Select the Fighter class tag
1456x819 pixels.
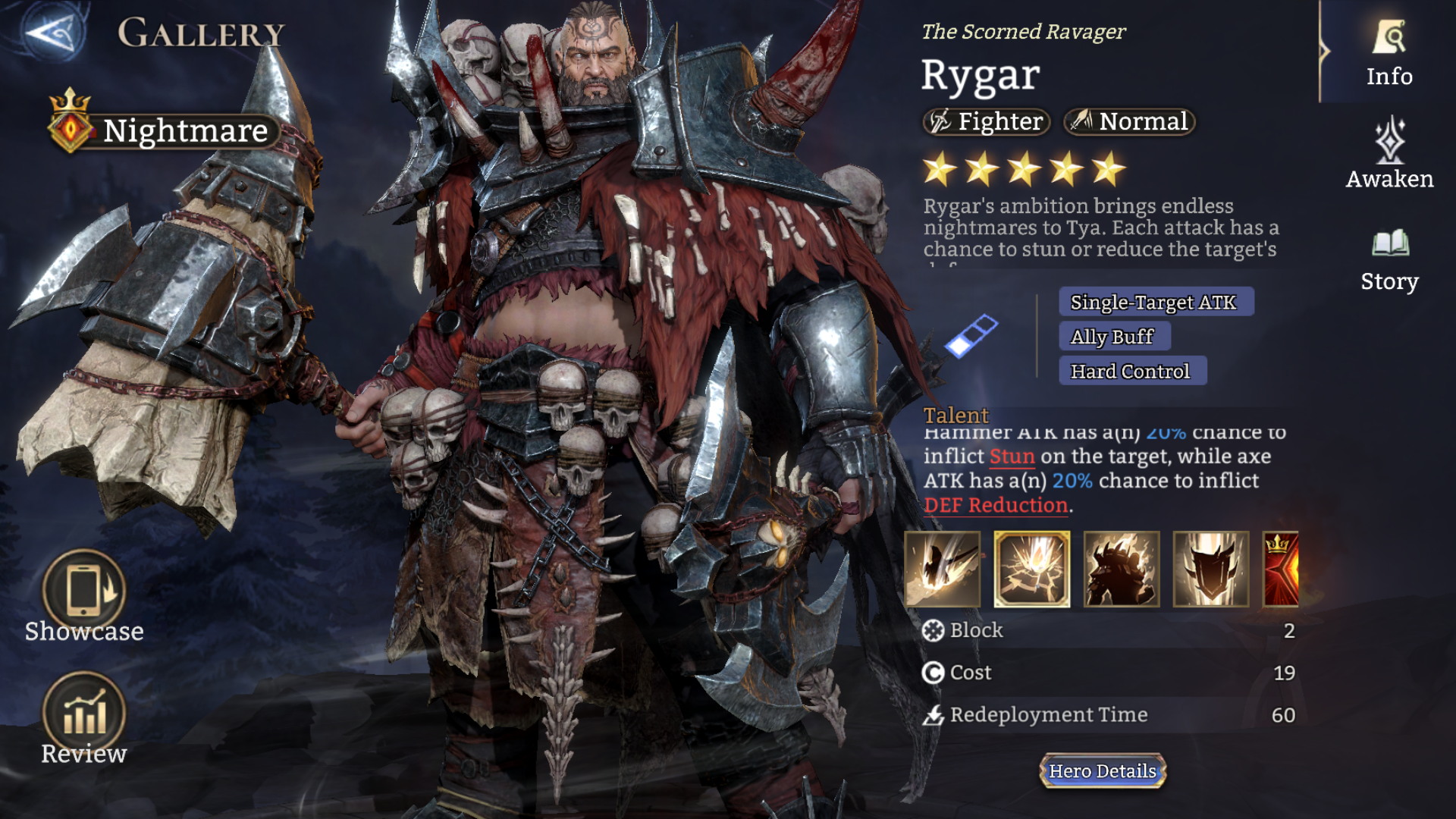point(987,121)
